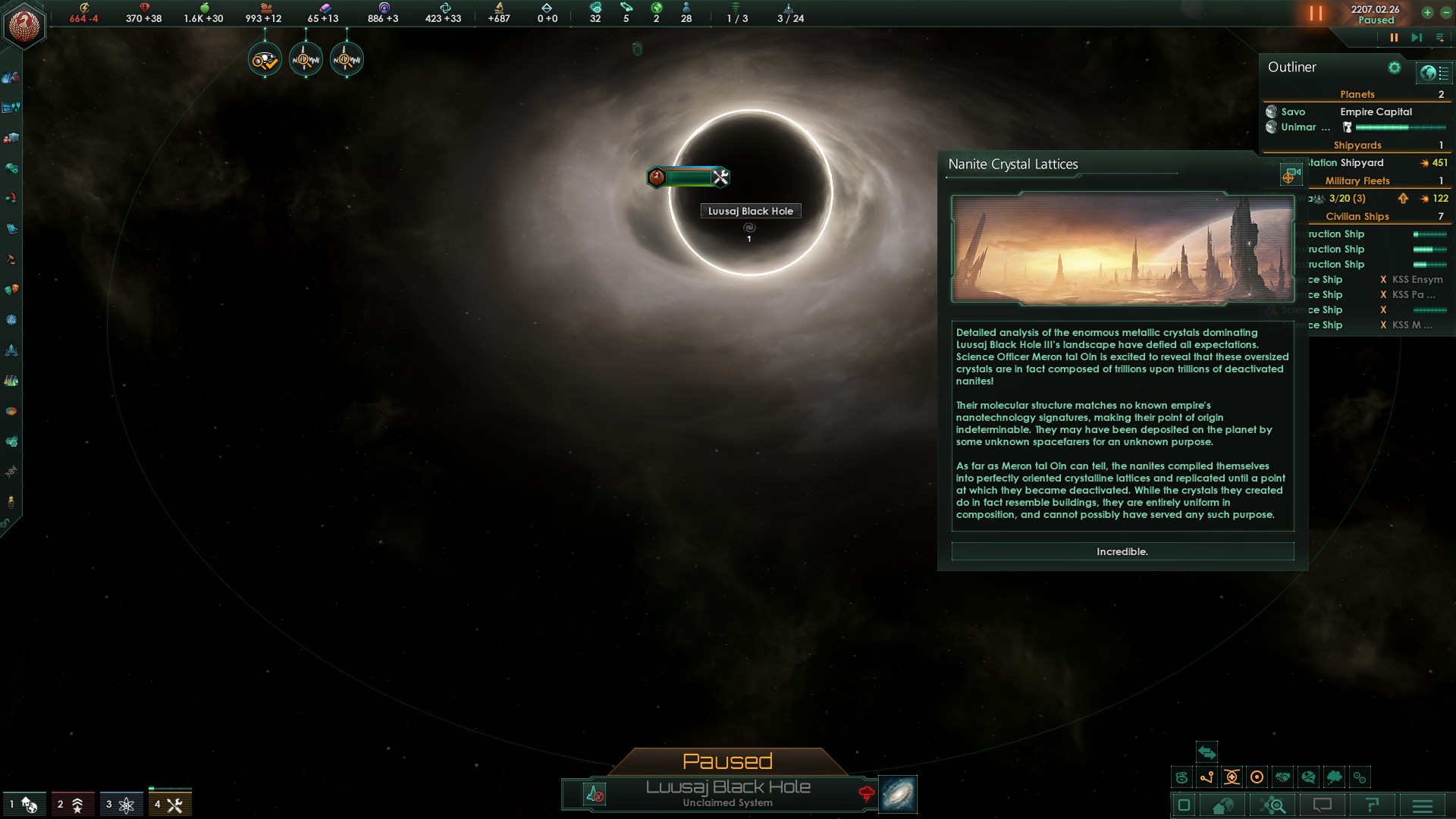Open the galaxy search magnifier icon
The image size is (1456, 819).
(x=1272, y=807)
